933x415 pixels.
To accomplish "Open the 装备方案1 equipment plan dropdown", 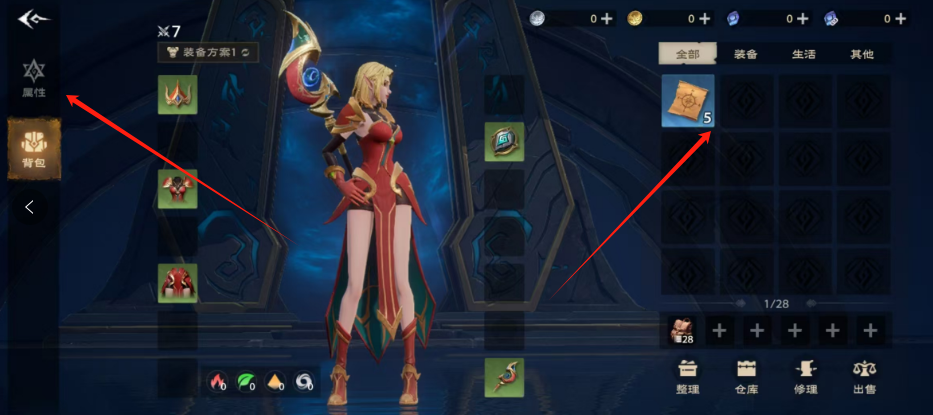I will coord(208,51).
